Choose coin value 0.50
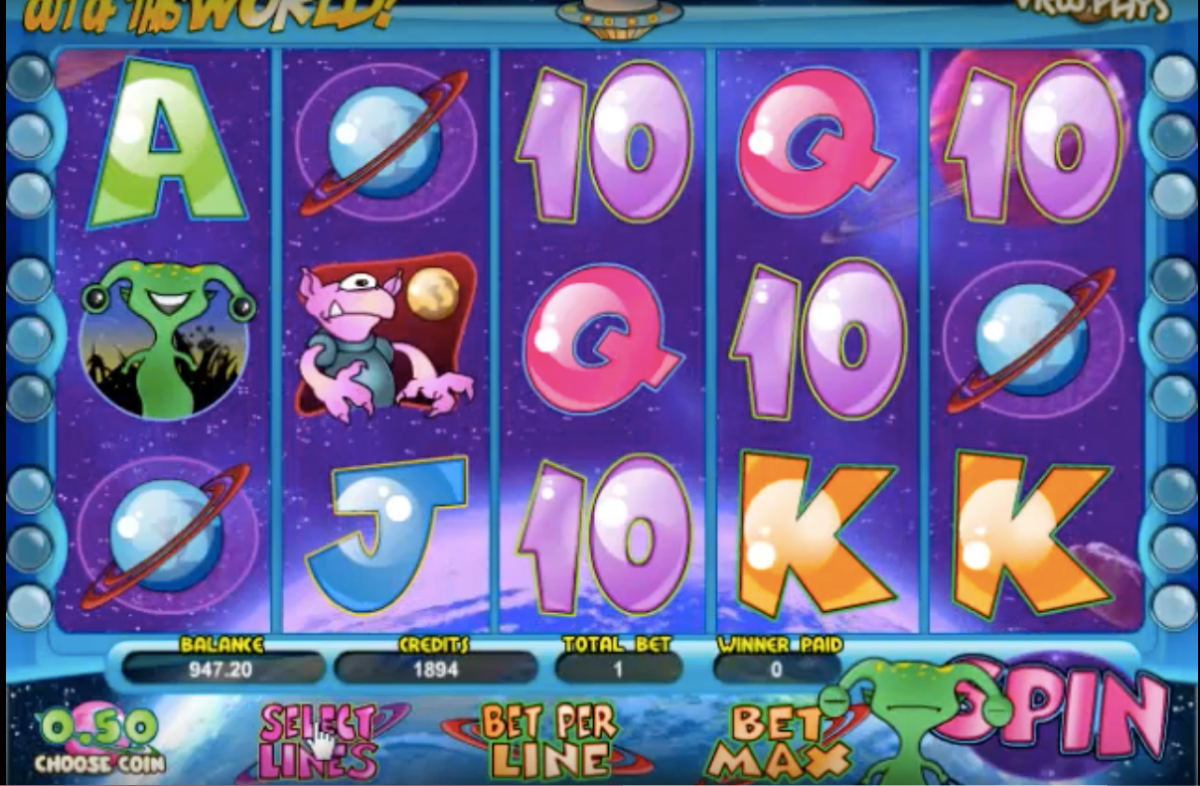Image resolution: width=1200 pixels, height=786 pixels. tap(96, 740)
